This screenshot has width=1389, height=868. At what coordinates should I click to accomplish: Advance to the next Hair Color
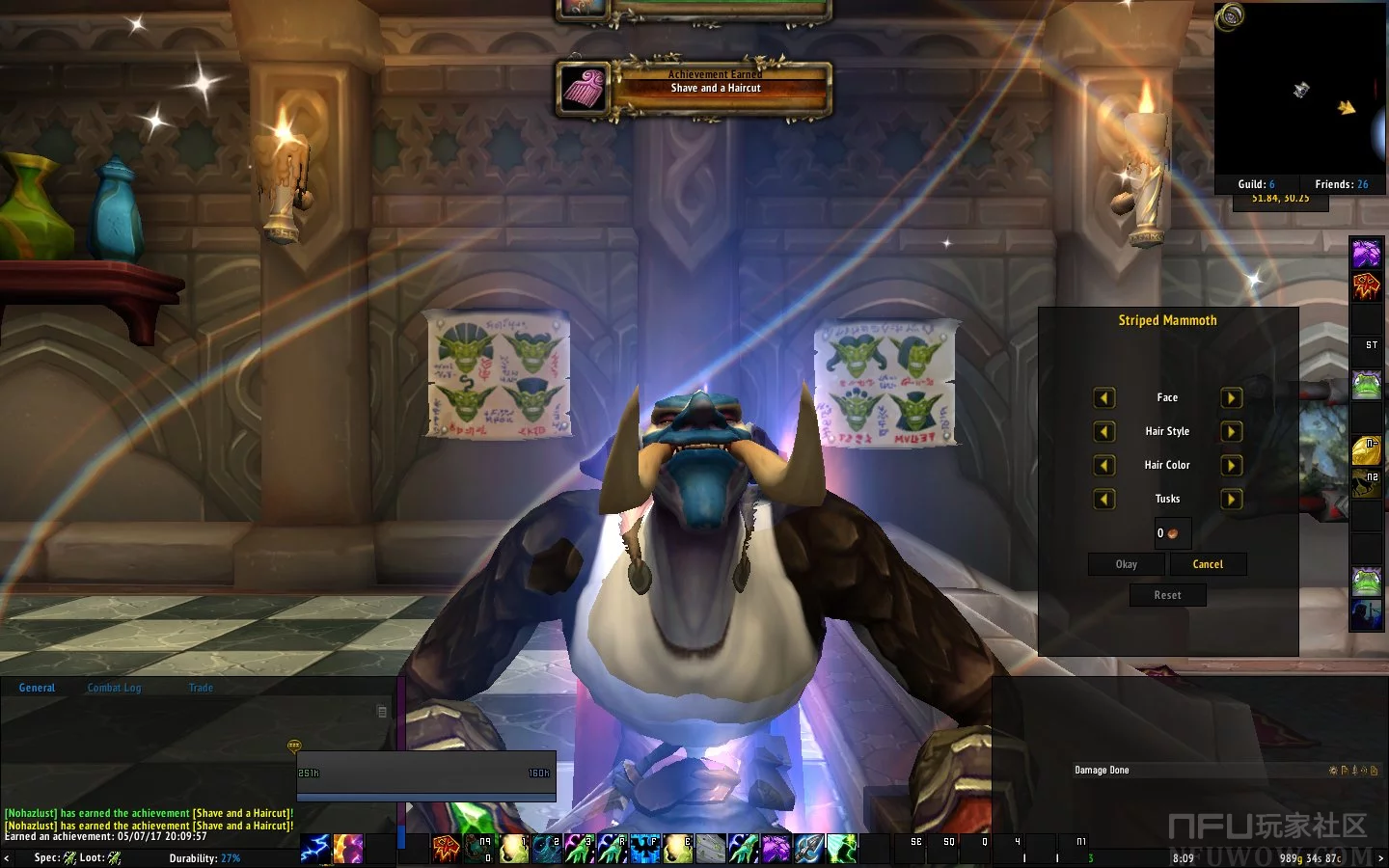[1231, 466]
